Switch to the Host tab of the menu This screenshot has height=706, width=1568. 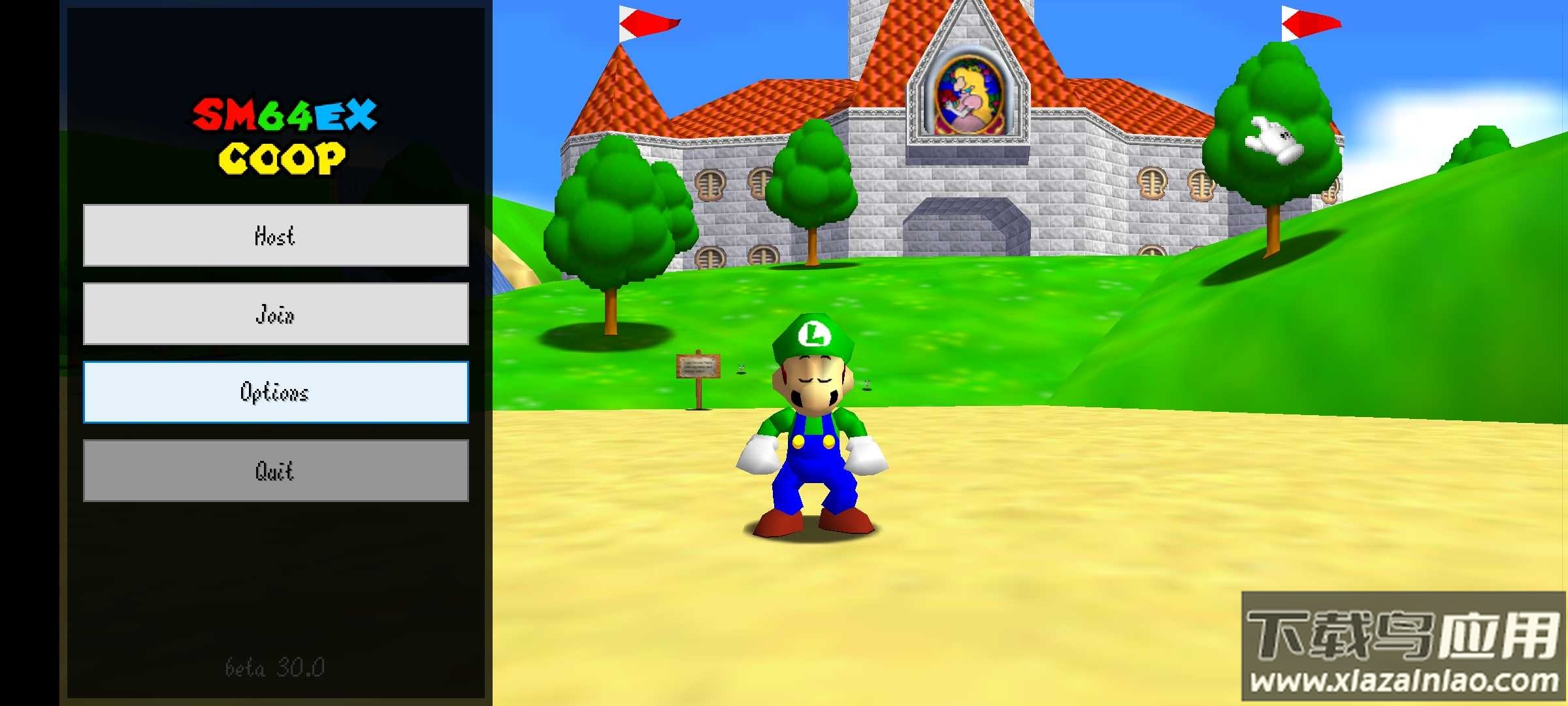[274, 237]
